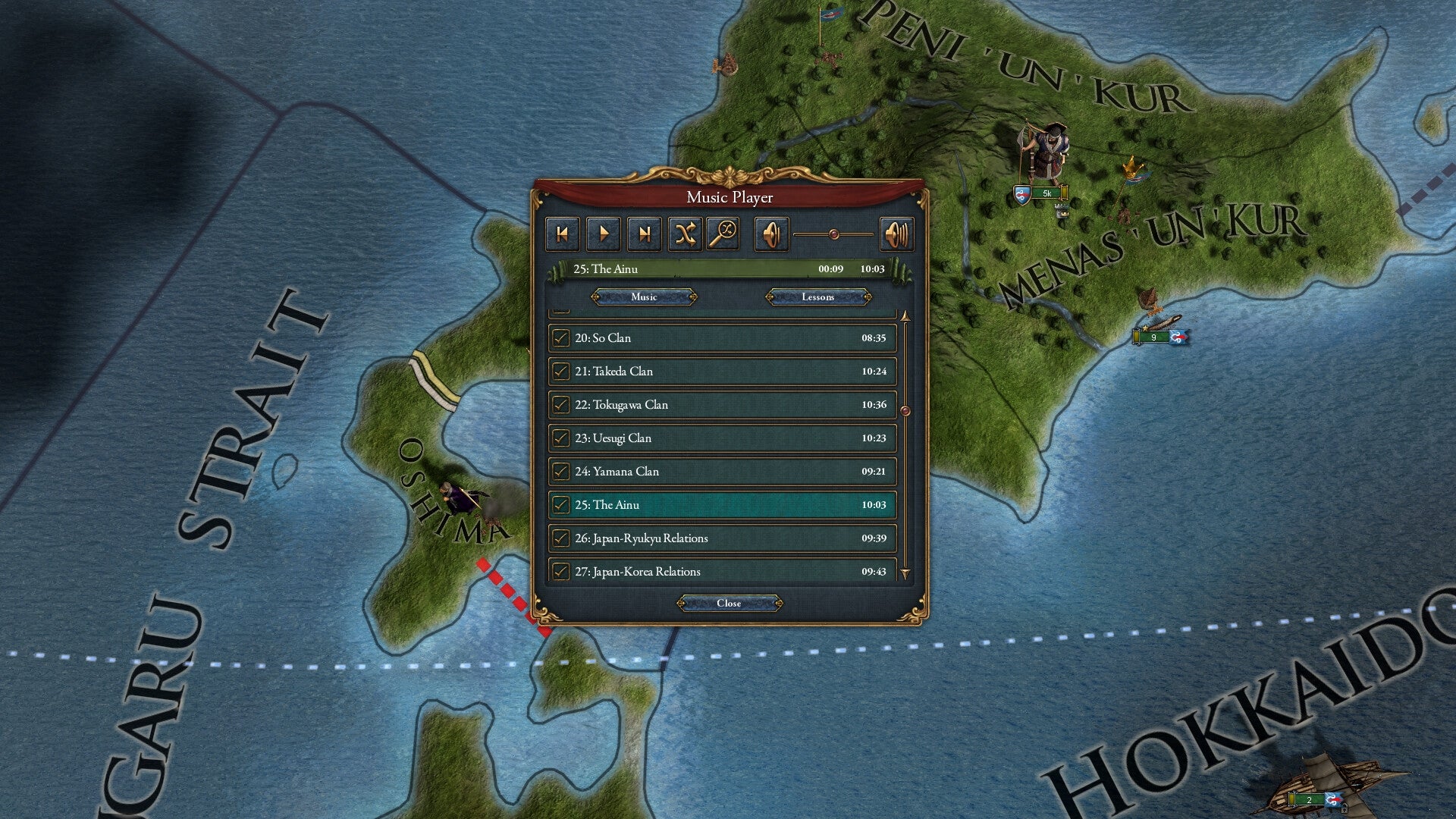Toggle the '26: Japan-Ryukyu Relations' checkbox
This screenshot has width=1456, height=819.
(561, 538)
